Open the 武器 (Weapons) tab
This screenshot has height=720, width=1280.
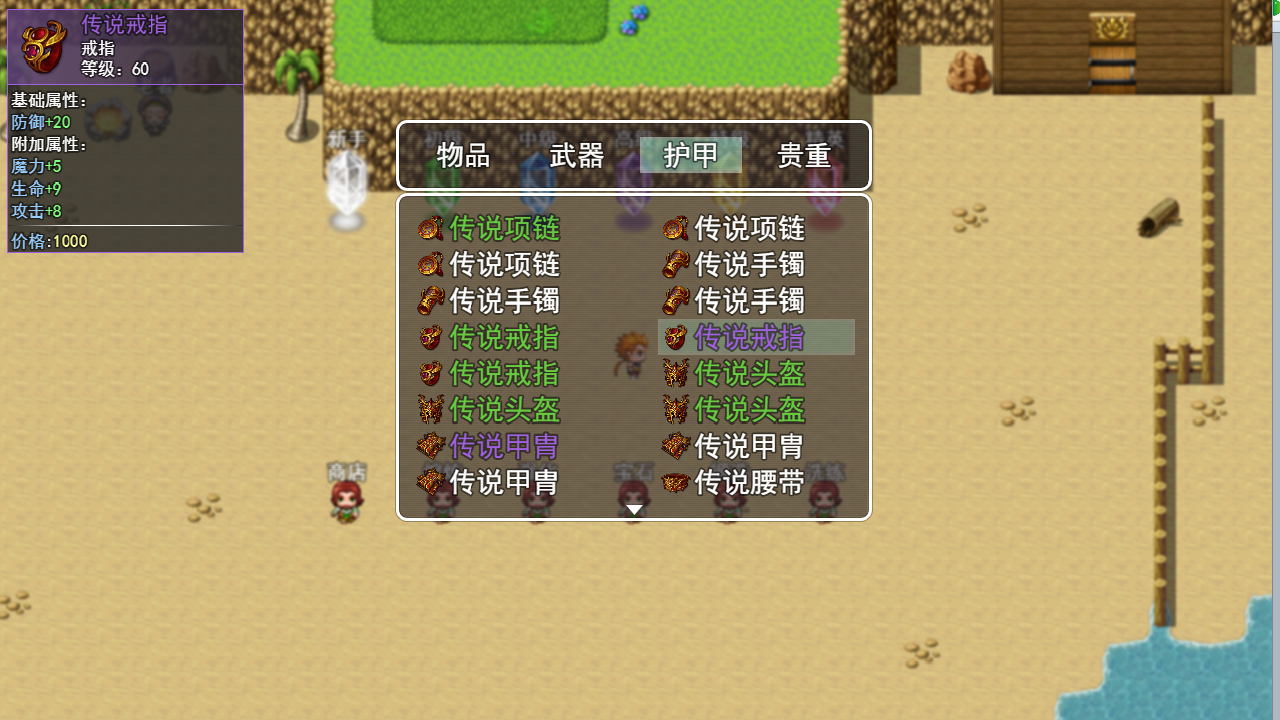click(576, 156)
